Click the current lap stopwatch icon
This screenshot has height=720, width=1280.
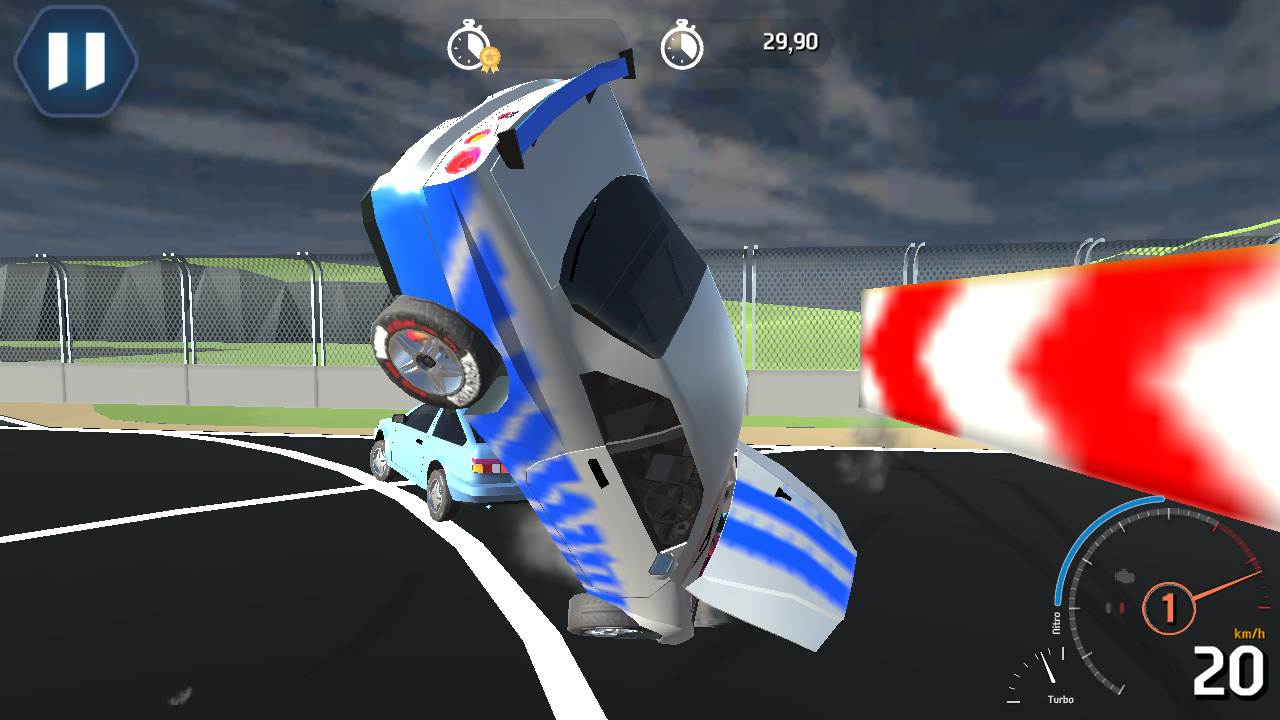point(684,44)
